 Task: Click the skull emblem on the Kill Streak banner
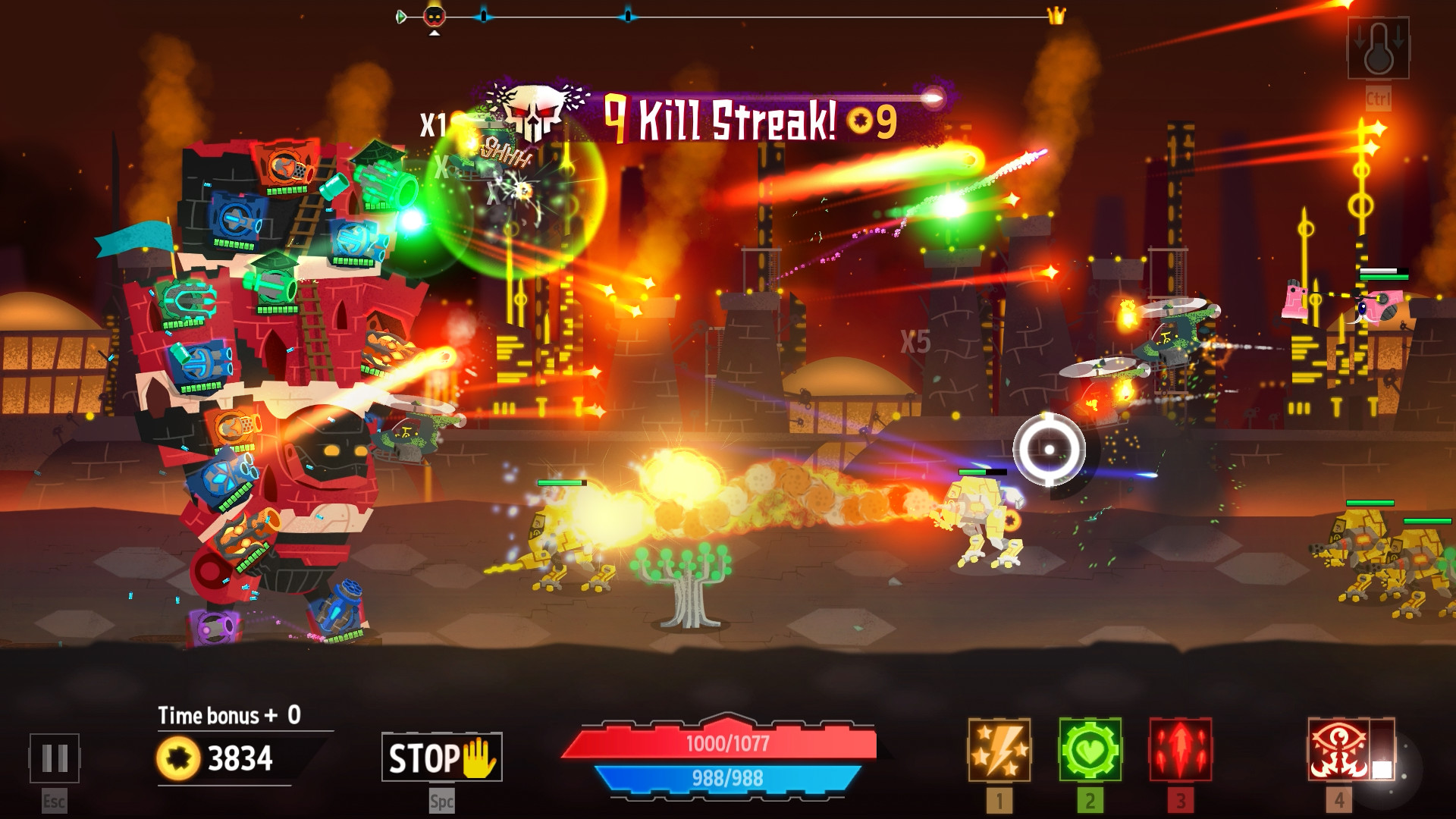pyautogui.click(x=534, y=112)
